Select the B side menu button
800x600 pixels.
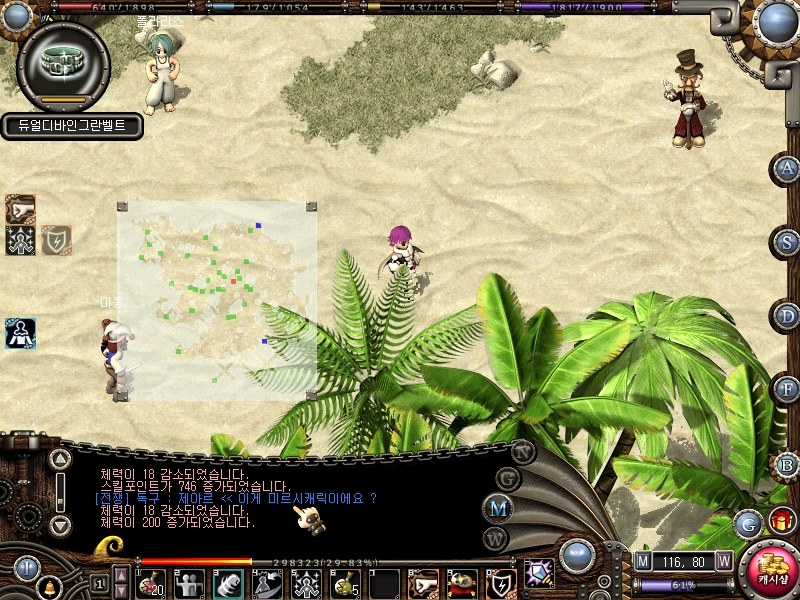pos(788,464)
